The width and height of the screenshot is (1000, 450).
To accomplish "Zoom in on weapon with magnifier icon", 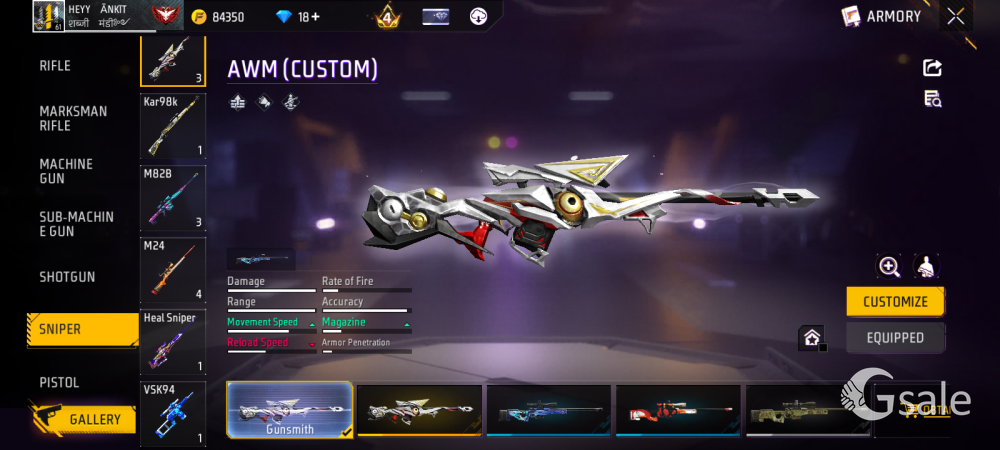I will tap(888, 266).
